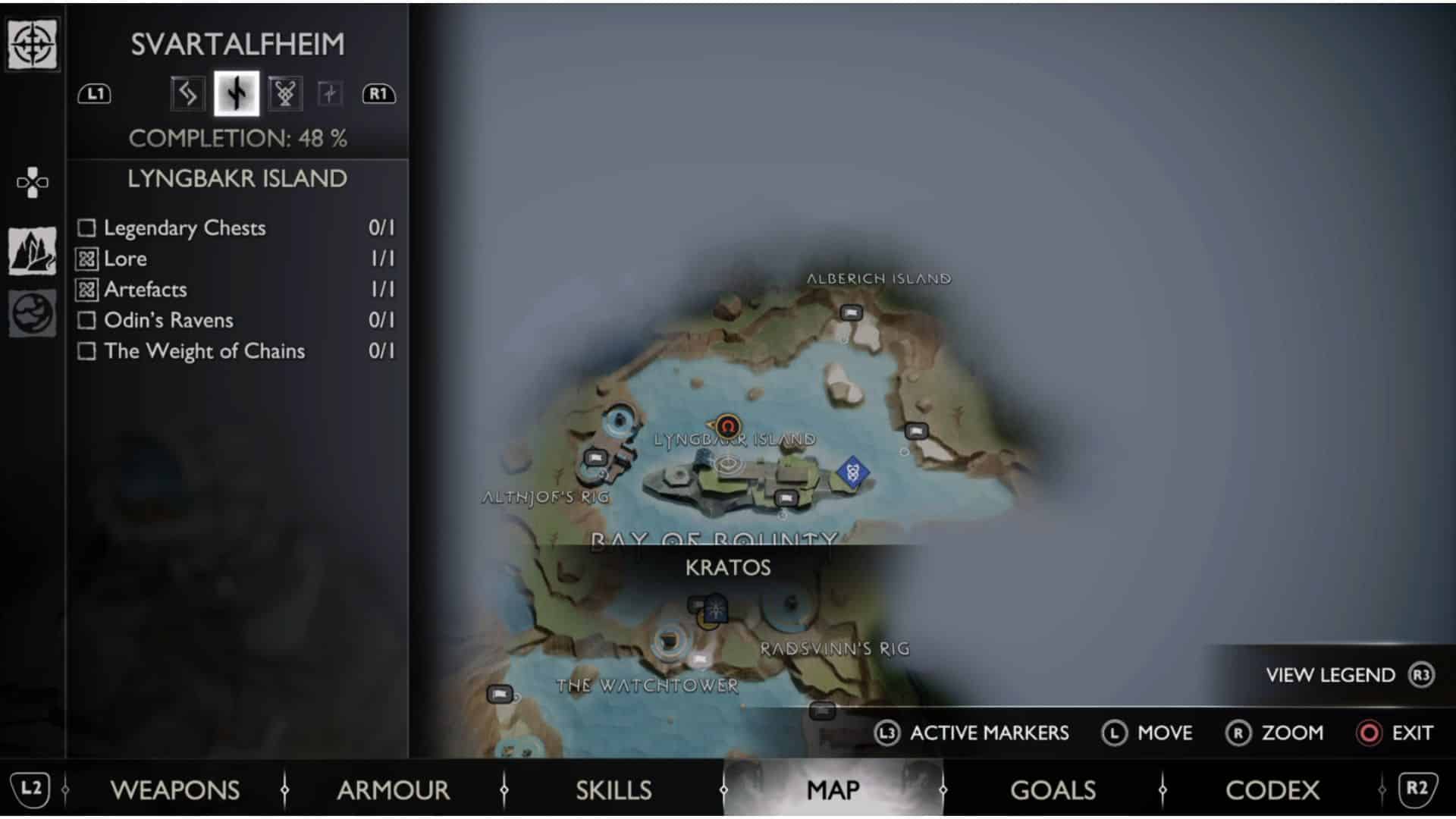The image size is (1456, 819).
Task: Open the realm globe icon in sidebar
Action: [x=33, y=312]
